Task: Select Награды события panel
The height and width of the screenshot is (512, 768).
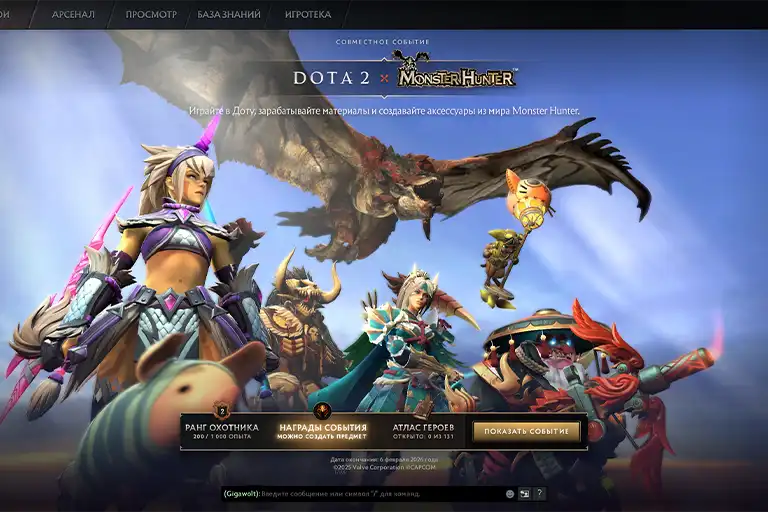Action: pos(323,432)
